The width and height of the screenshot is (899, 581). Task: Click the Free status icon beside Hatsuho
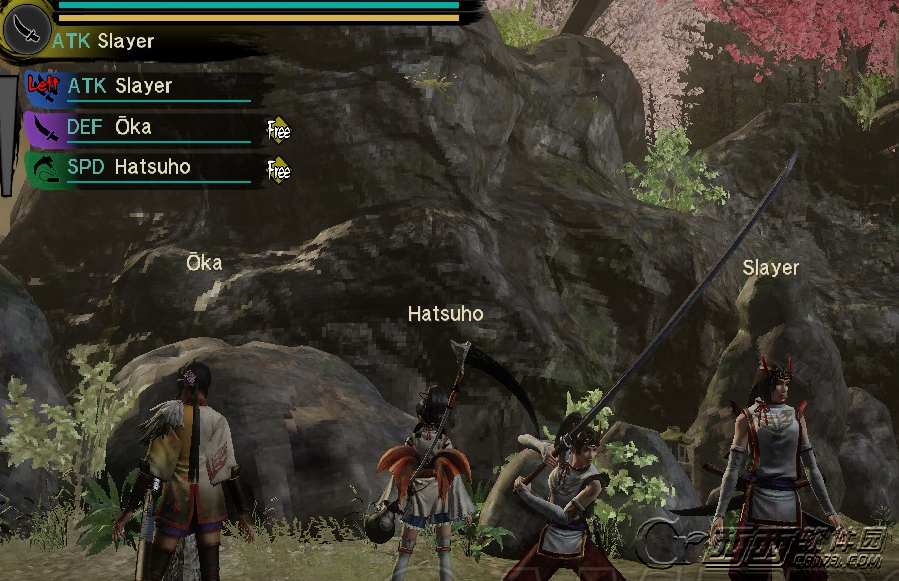[x=278, y=170]
